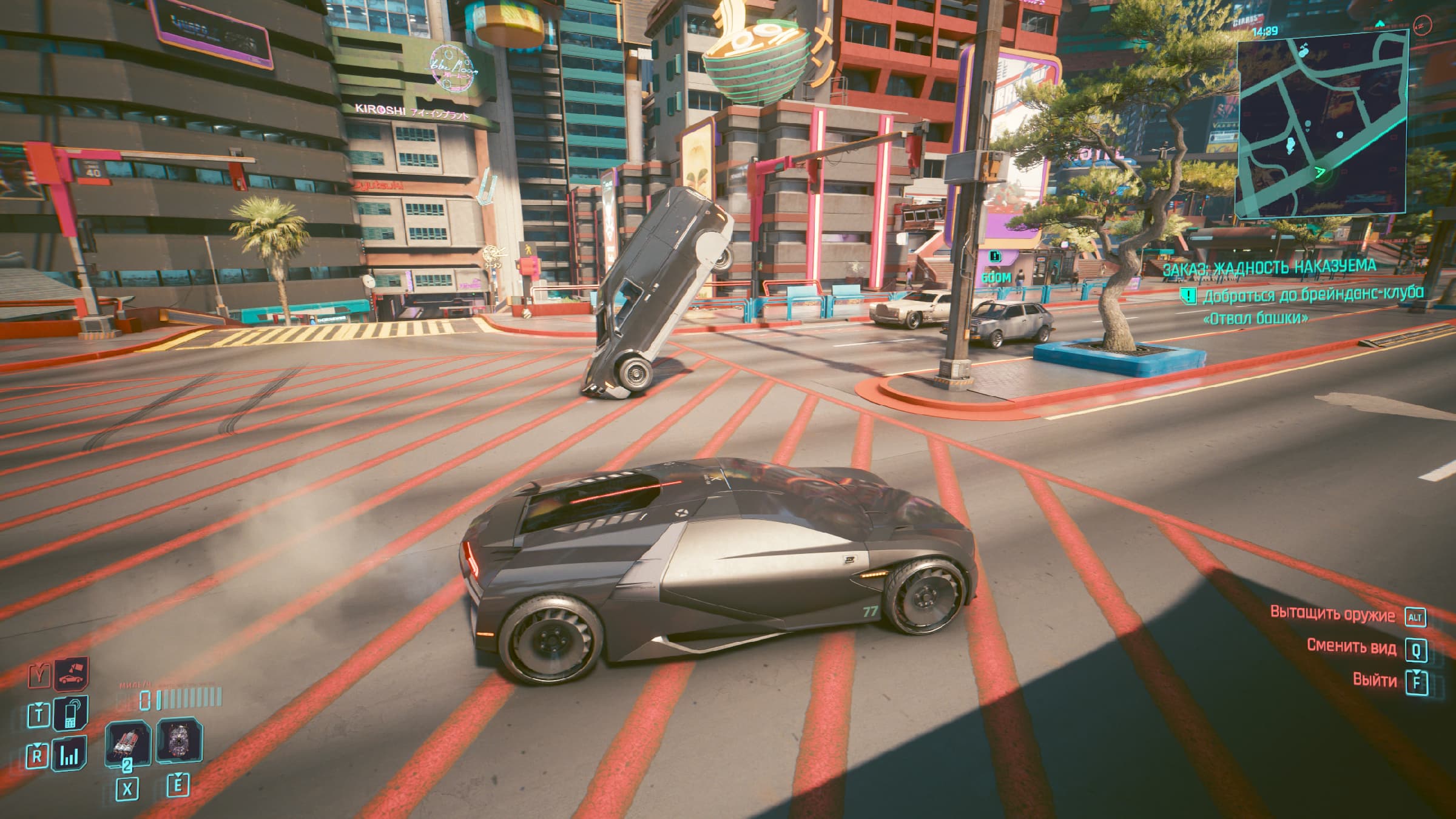
Task: Open the tracked job «Жадность наказуема»
Action: tap(1269, 267)
